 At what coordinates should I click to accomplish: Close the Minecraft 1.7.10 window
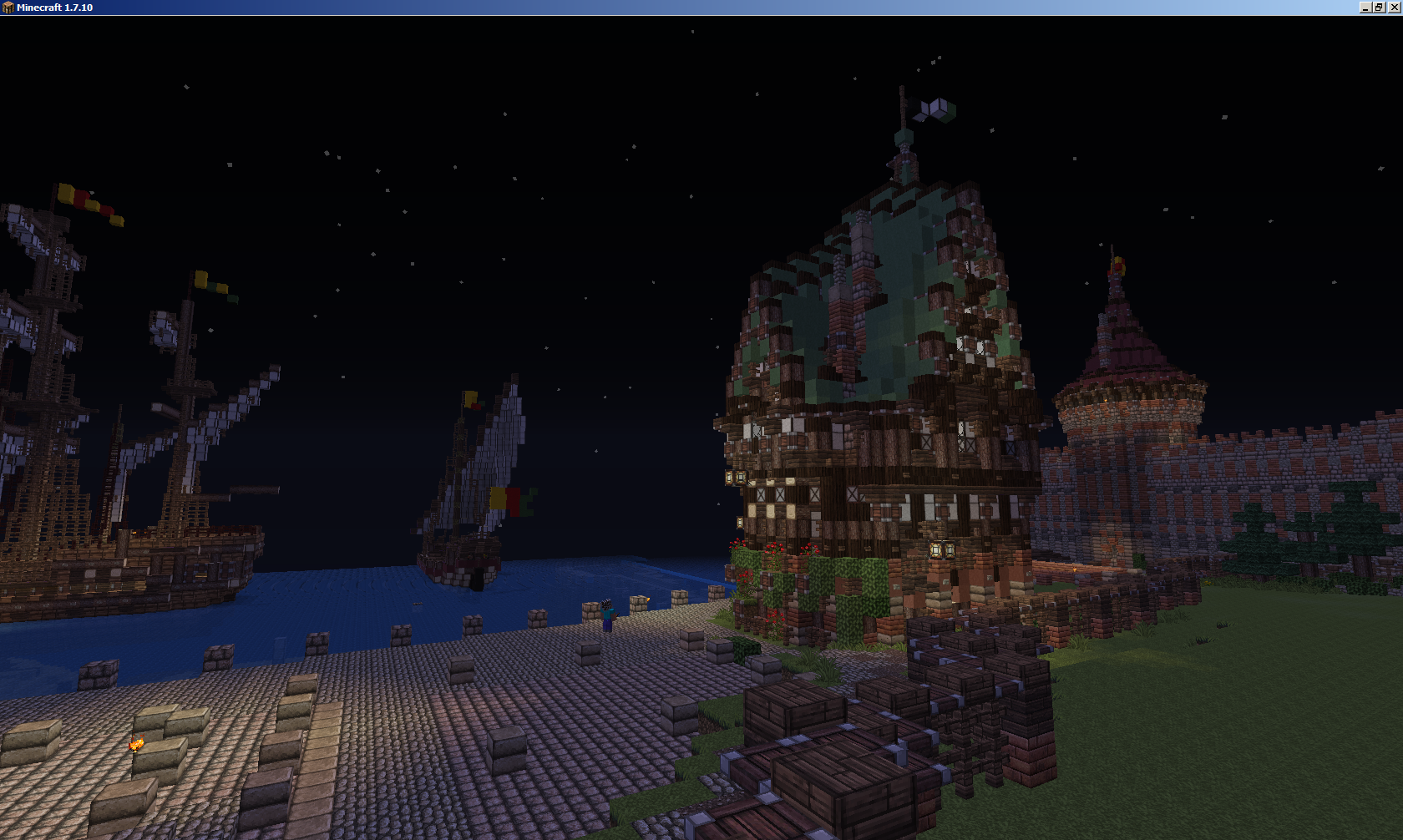pos(1394,8)
